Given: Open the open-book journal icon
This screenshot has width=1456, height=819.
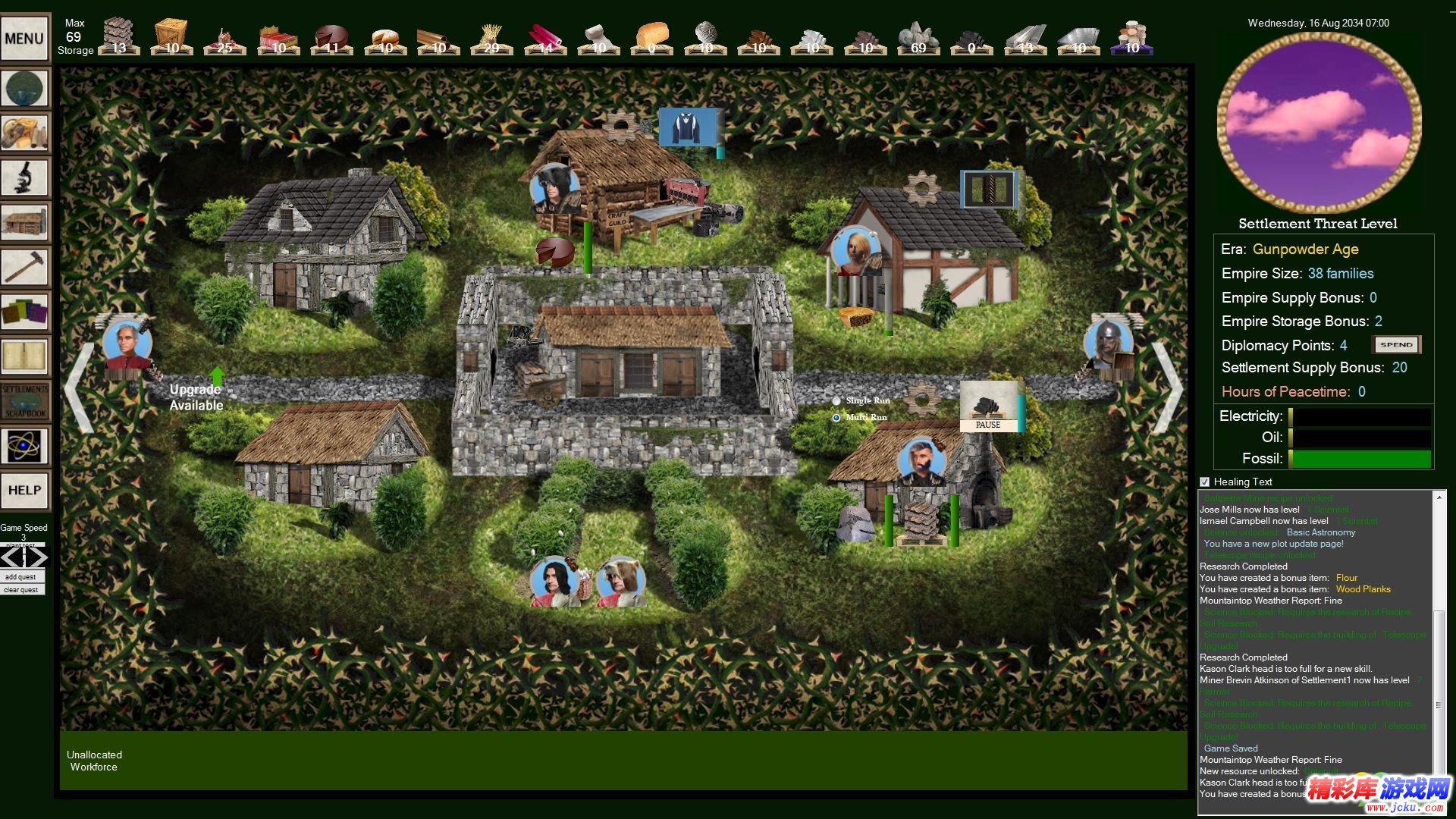Looking at the screenshot, I should pos(25,356).
